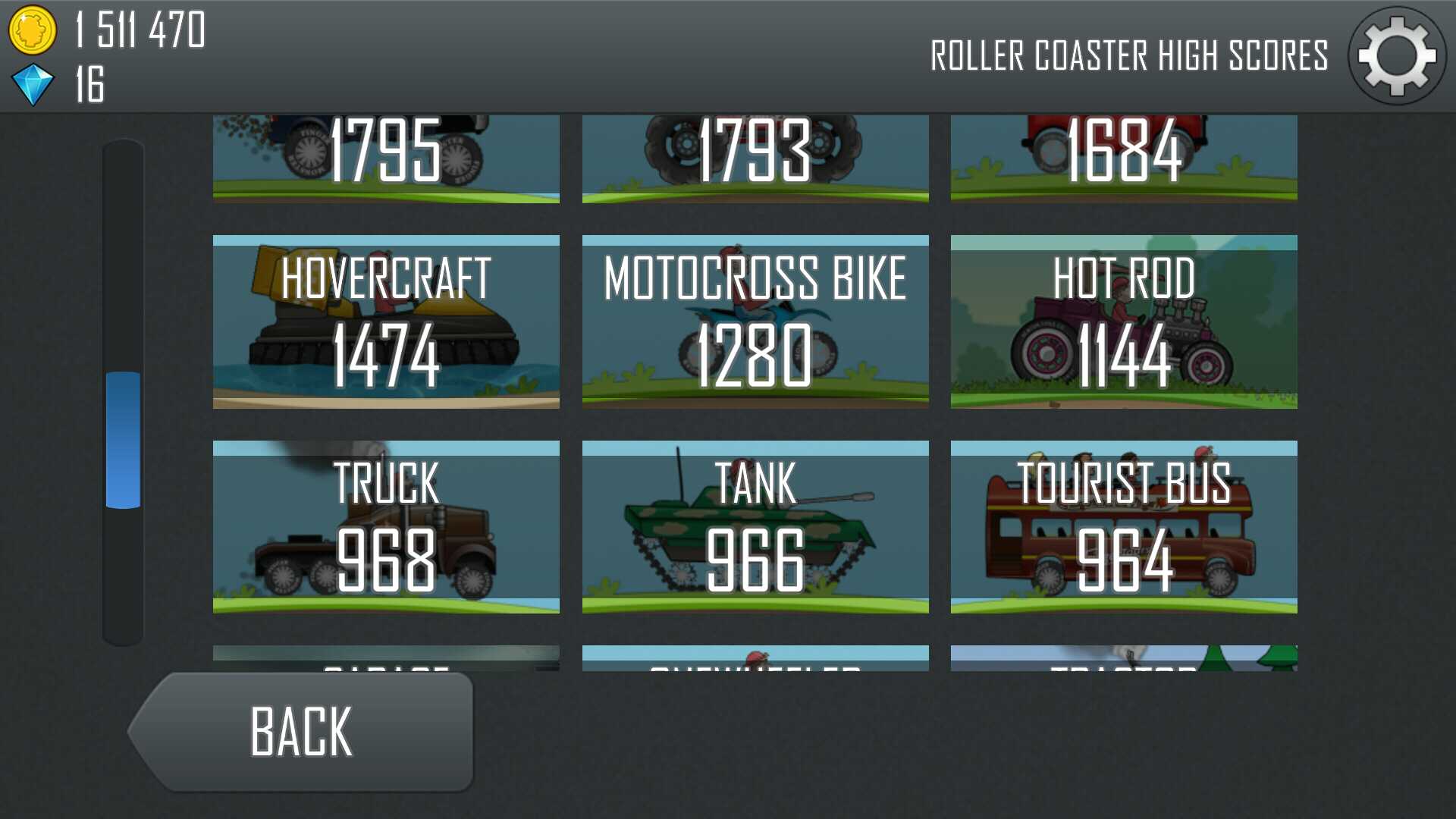Select the Truck high score tile
Viewport: 1456px width, 819px height.
coord(386,527)
